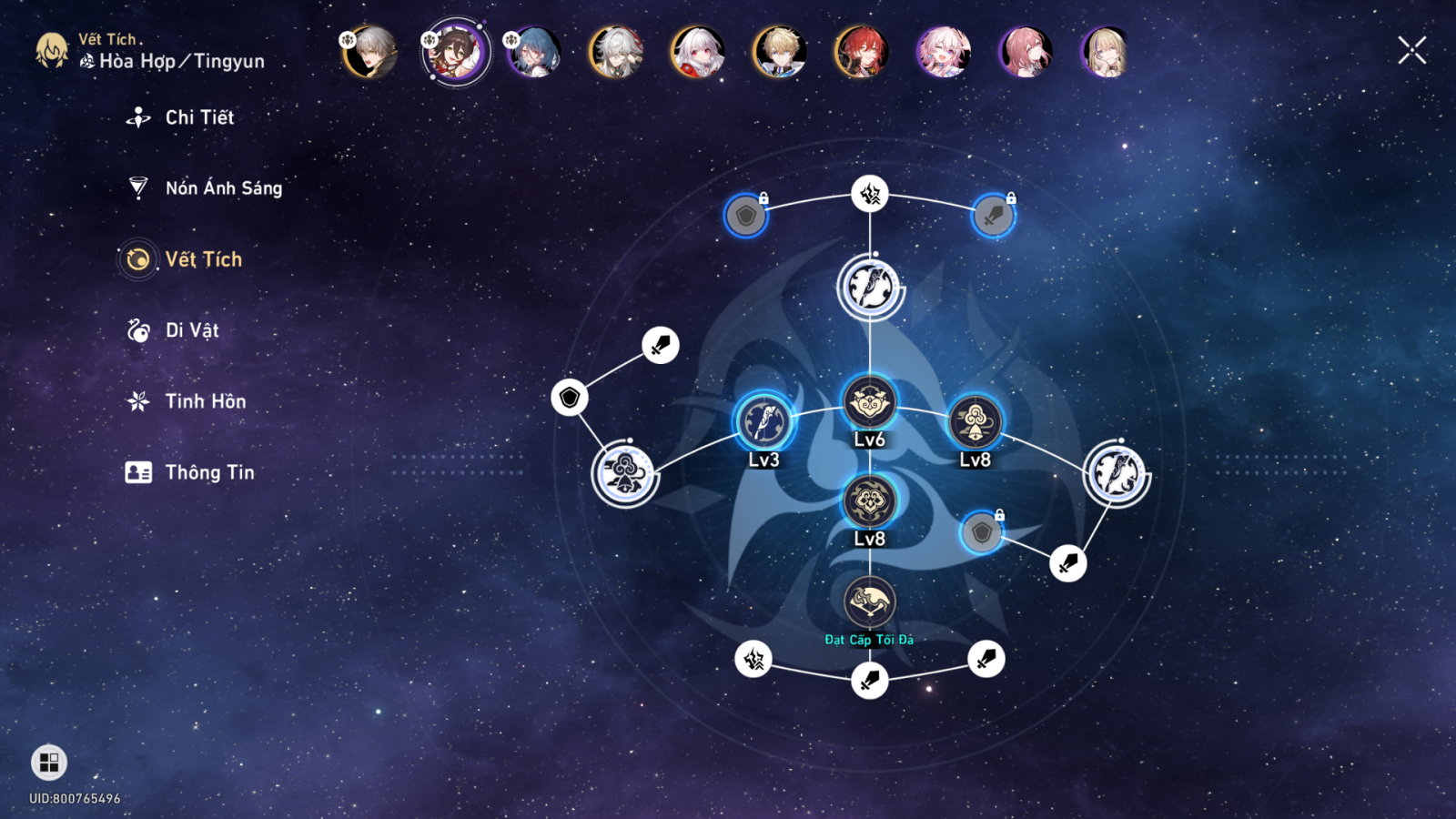
Task: Open the maxed Đạt Cấp Tối Đa trace
Action: pyautogui.click(x=869, y=602)
